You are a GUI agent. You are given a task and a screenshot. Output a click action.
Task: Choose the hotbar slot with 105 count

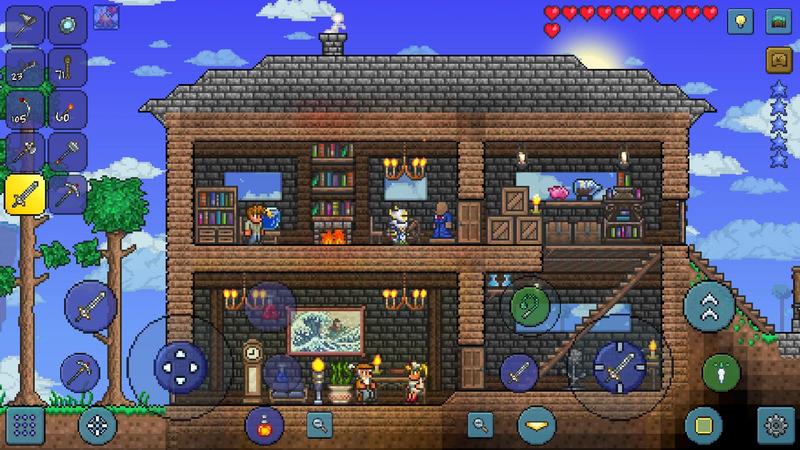tap(22, 108)
